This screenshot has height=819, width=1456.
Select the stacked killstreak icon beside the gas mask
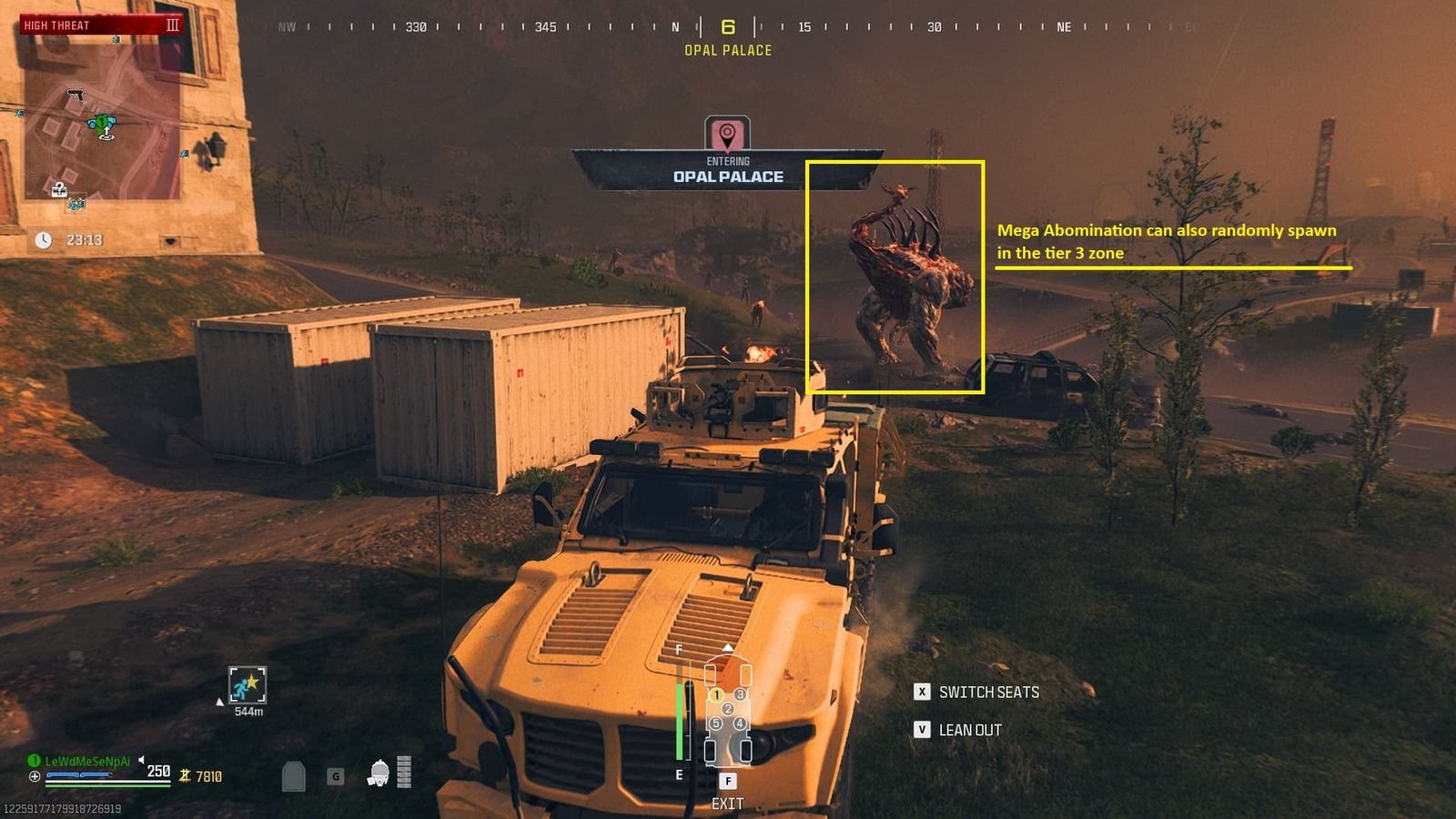(404, 772)
